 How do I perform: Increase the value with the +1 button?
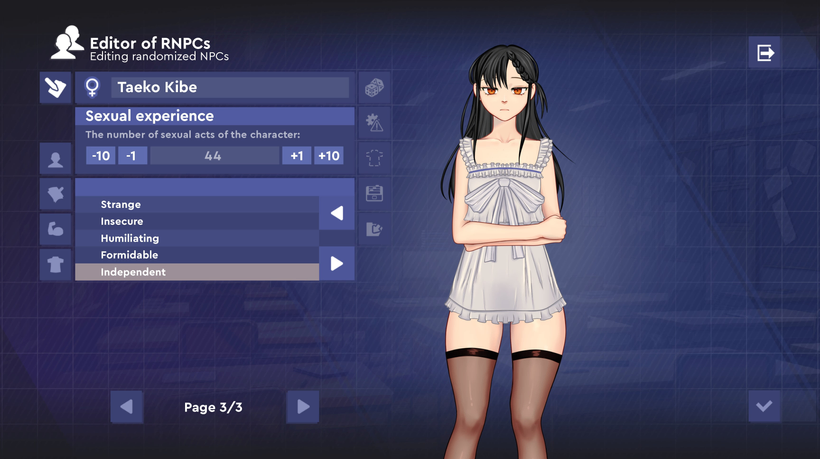pyautogui.click(x=296, y=155)
